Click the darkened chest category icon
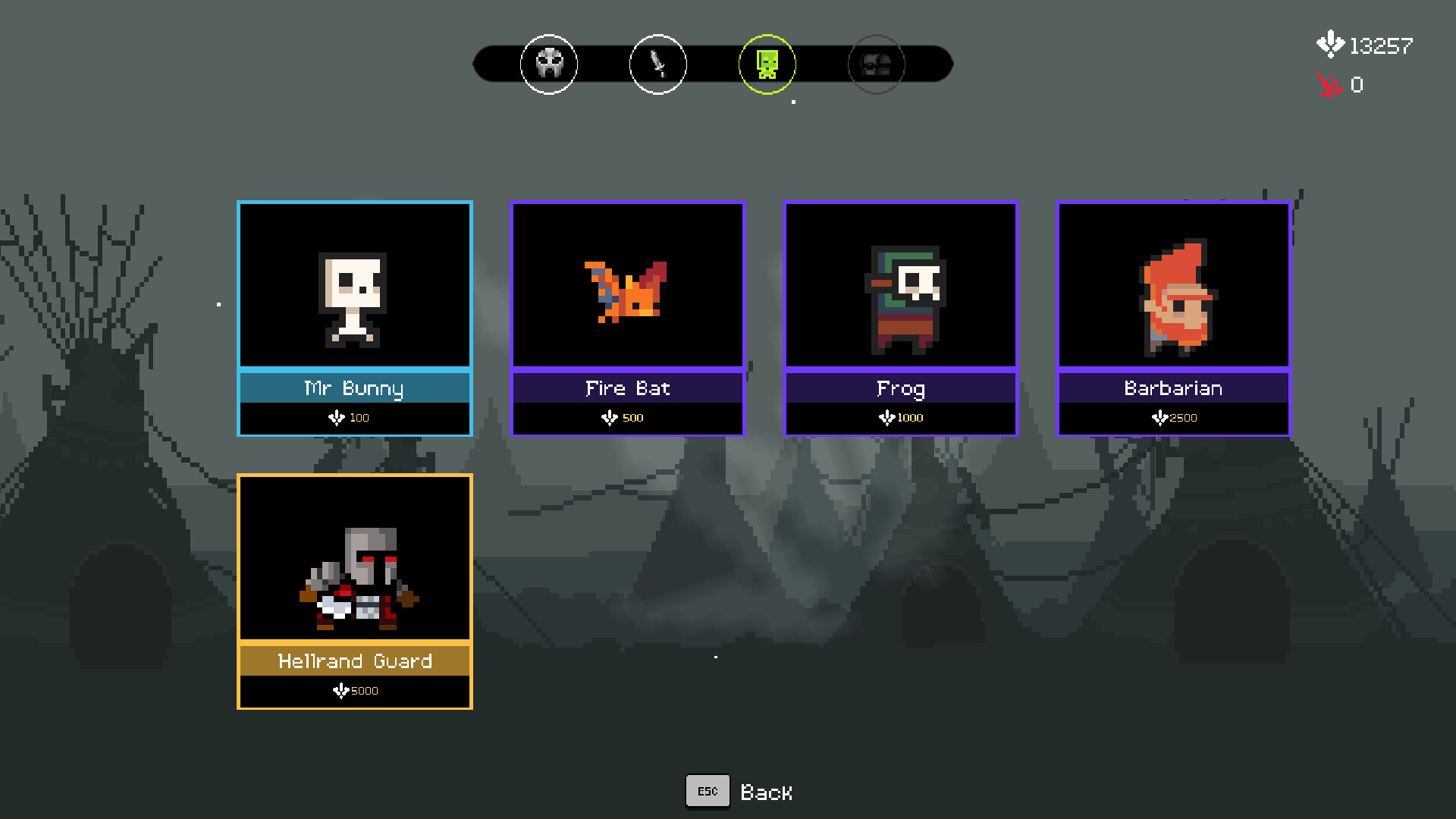Screen dimensions: 1456x819 pos(876,64)
